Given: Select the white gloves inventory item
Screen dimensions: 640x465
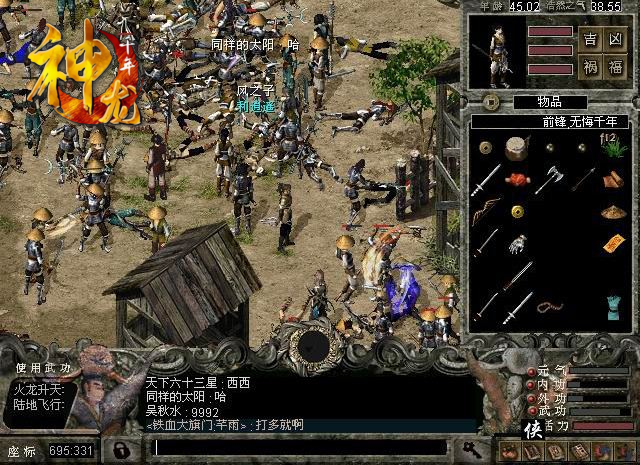Looking at the screenshot, I should click(x=517, y=243).
